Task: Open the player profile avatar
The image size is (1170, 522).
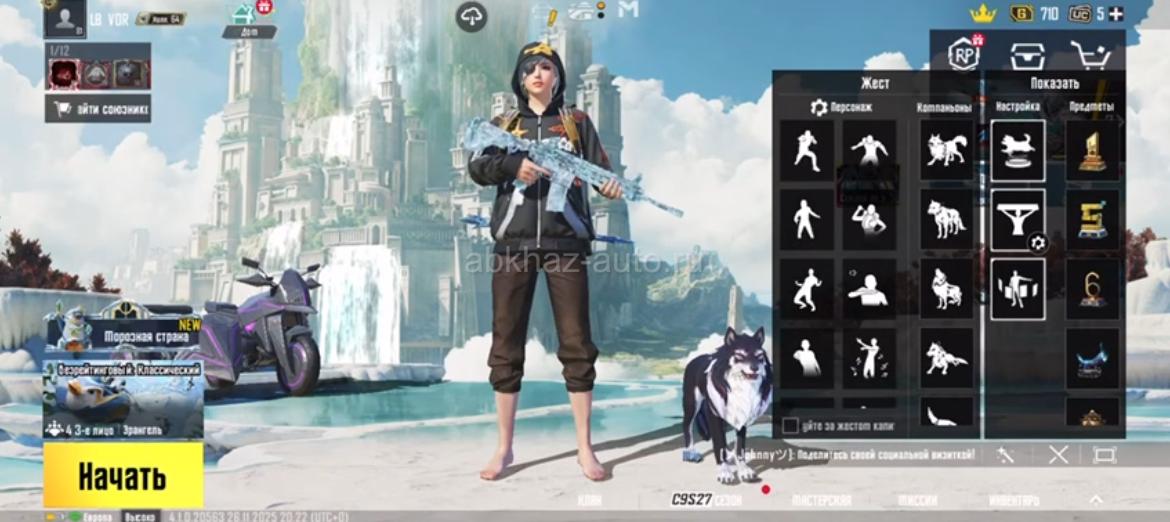Action: (x=65, y=18)
